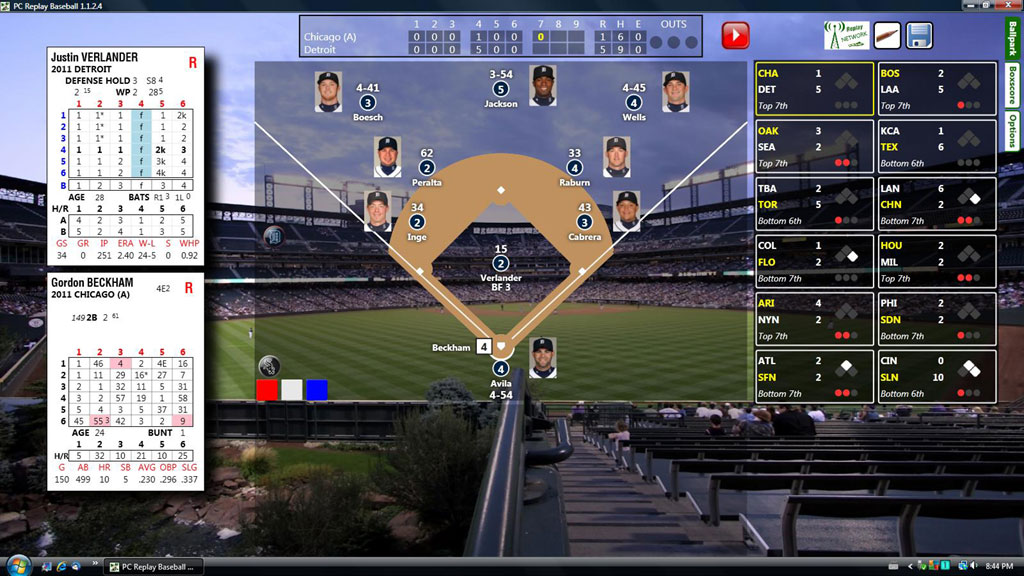Pick the red color square

point(267,390)
